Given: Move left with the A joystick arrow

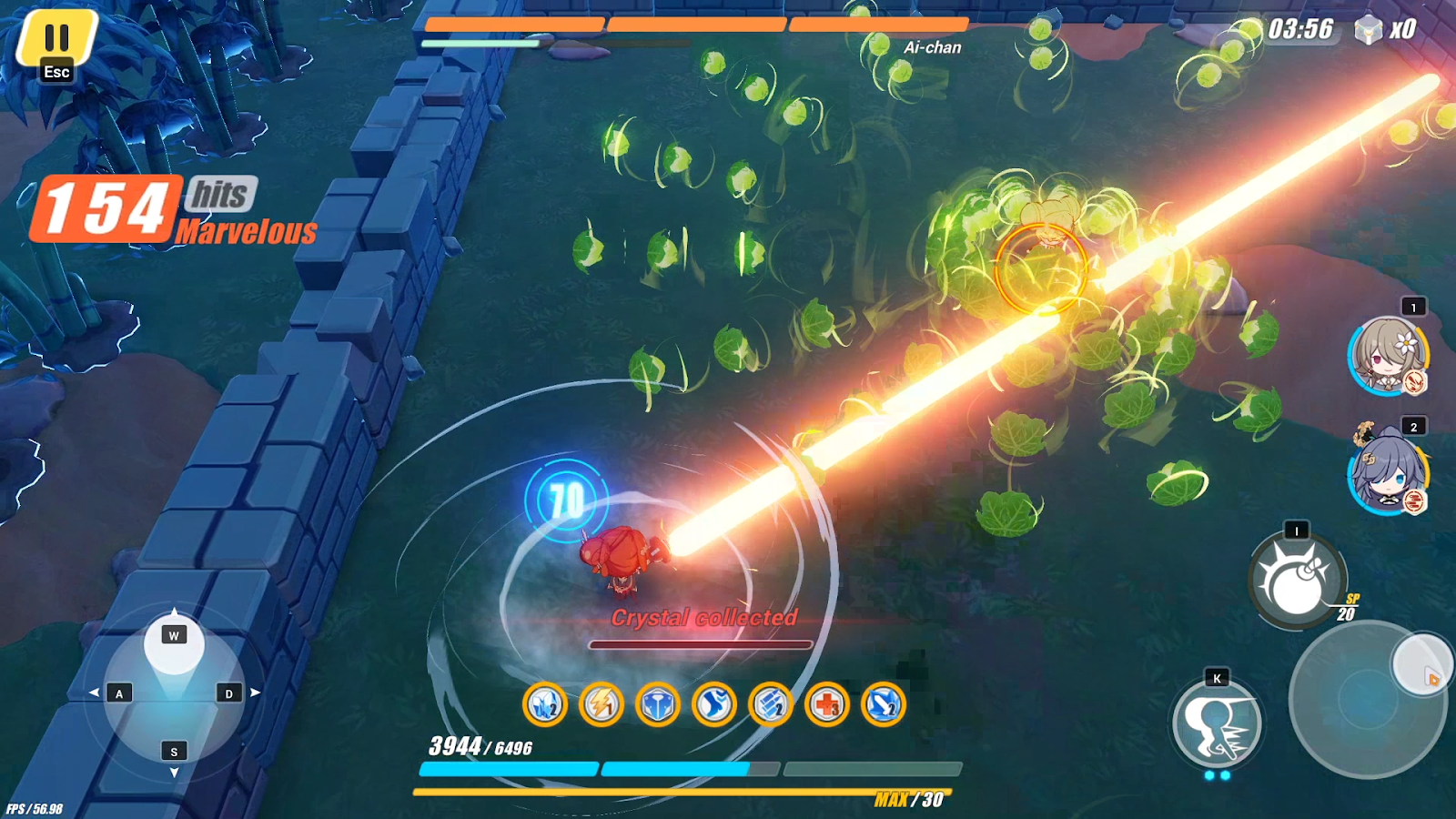Looking at the screenshot, I should pos(118,693).
